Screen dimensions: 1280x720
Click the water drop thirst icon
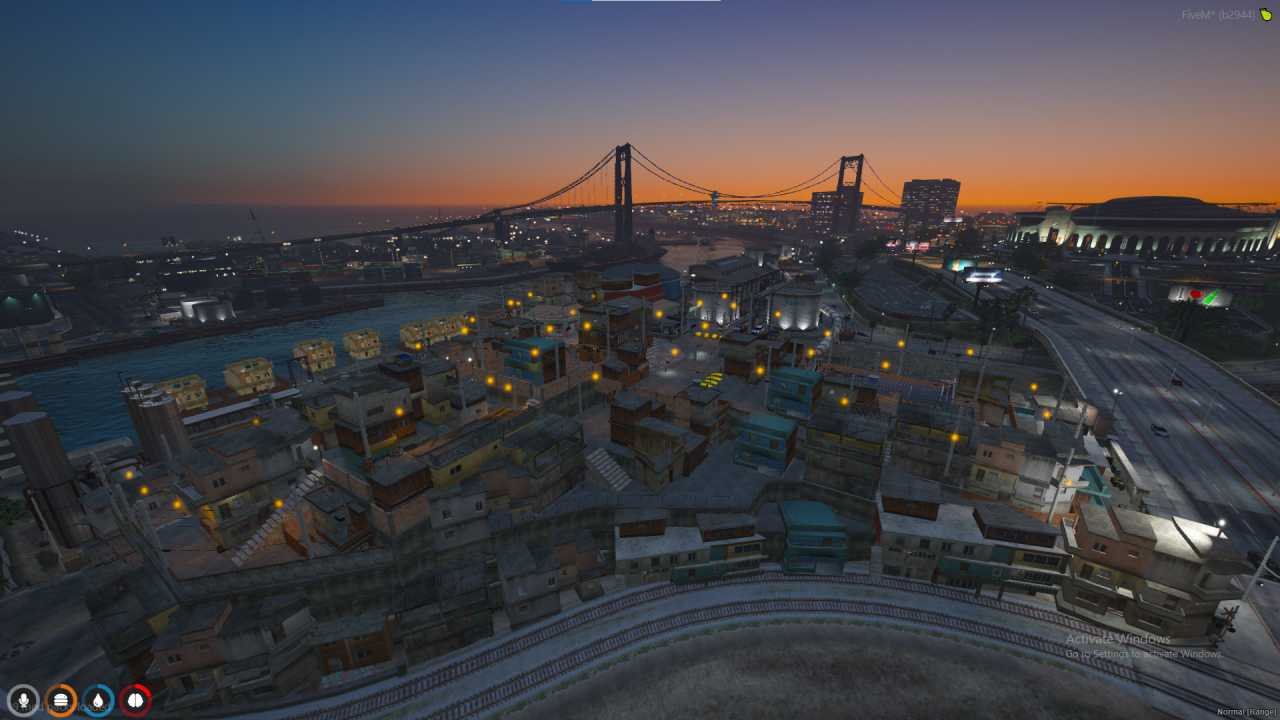[x=97, y=698]
